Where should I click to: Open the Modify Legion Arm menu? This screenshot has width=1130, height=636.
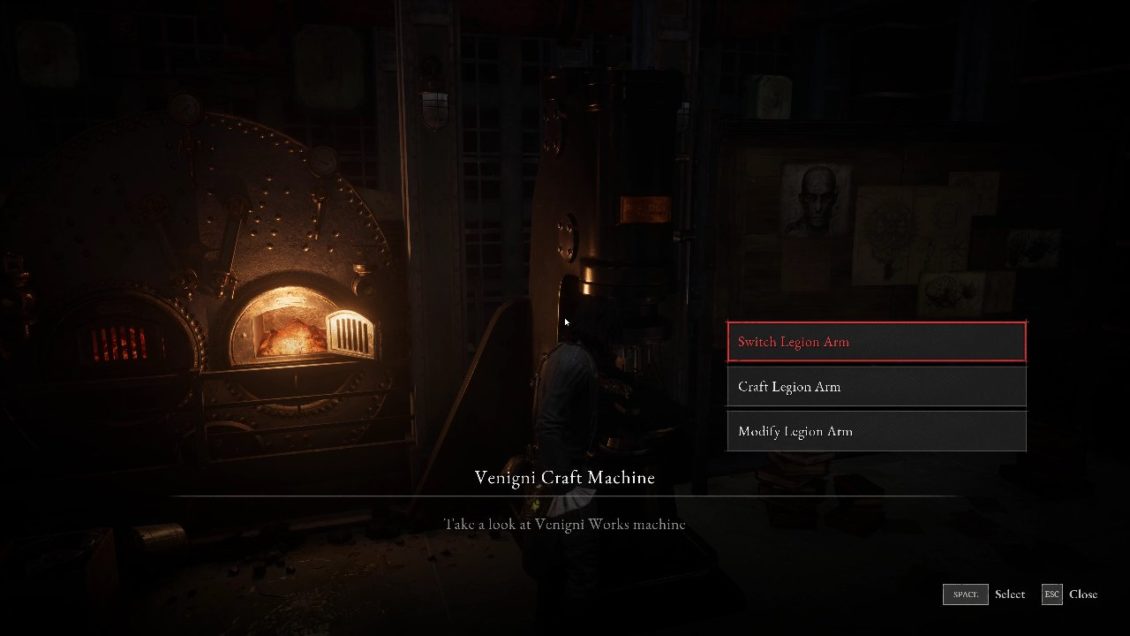click(876, 432)
